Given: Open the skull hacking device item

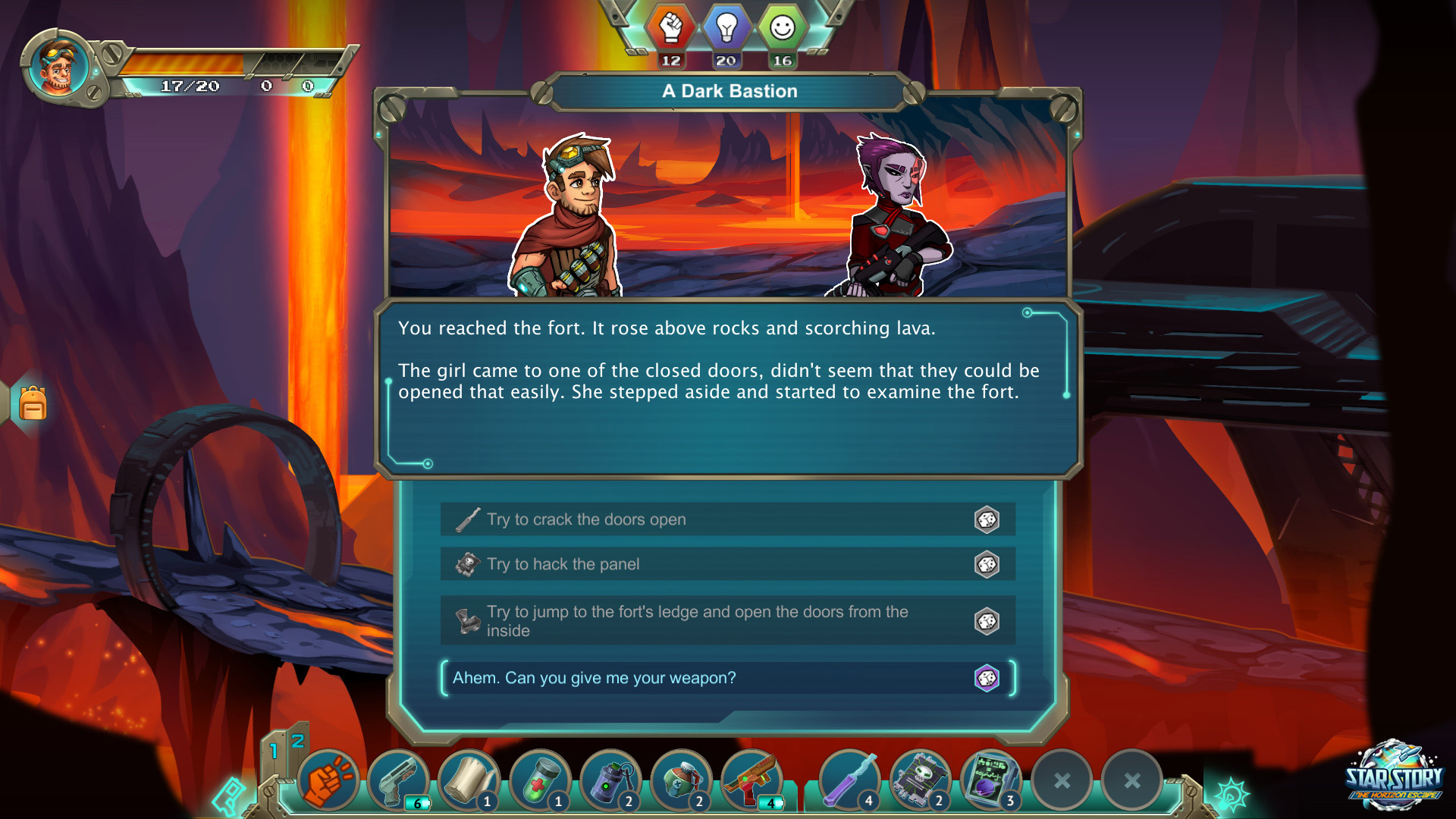Looking at the screenshot, I should [x=920, y=780].
